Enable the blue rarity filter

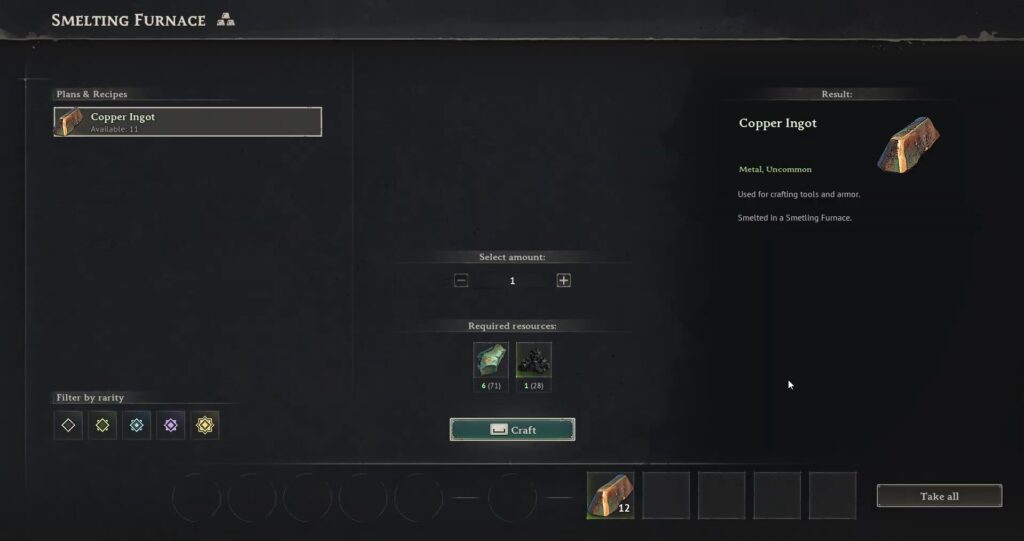(136, 425)
